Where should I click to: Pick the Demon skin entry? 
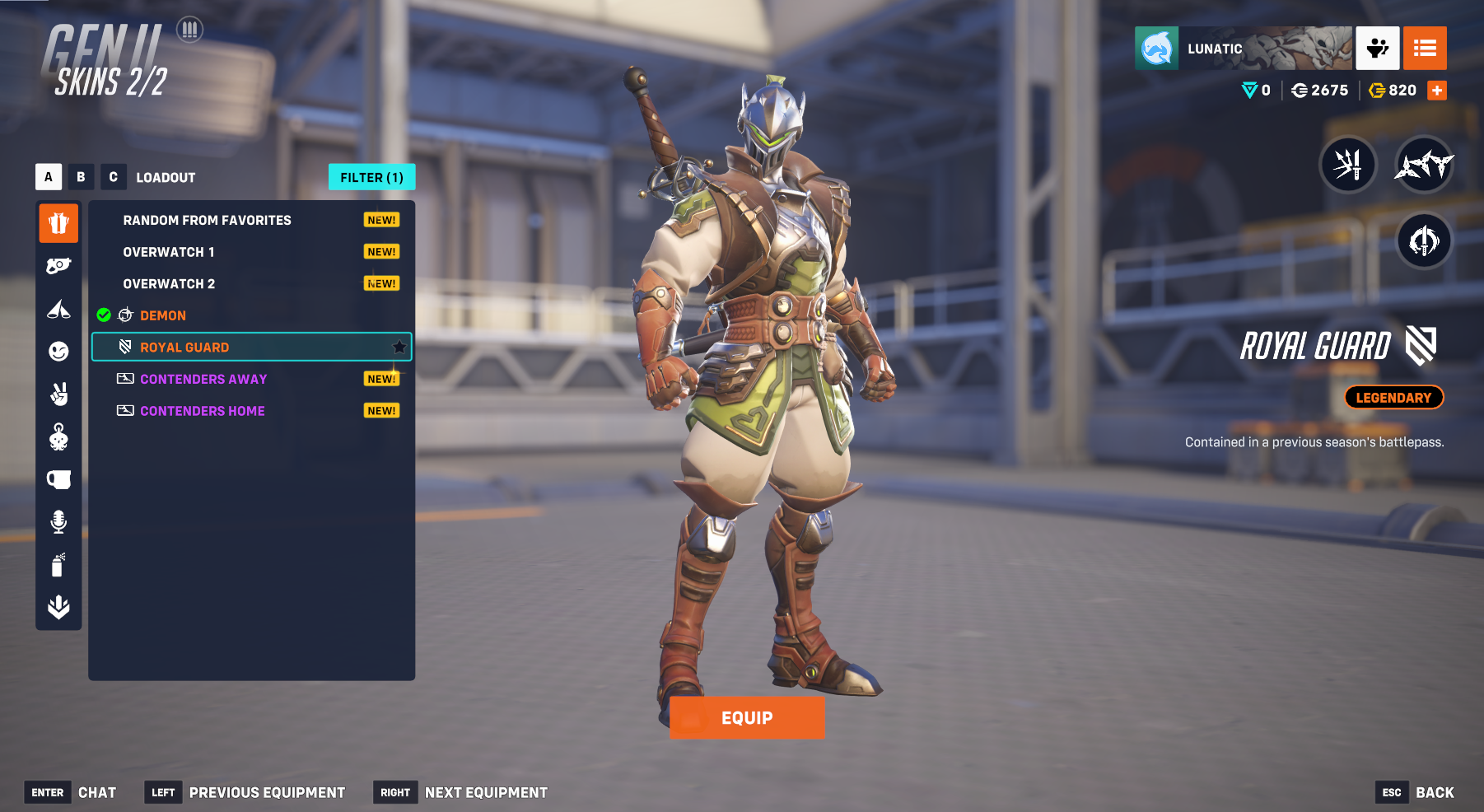point(163,315)
